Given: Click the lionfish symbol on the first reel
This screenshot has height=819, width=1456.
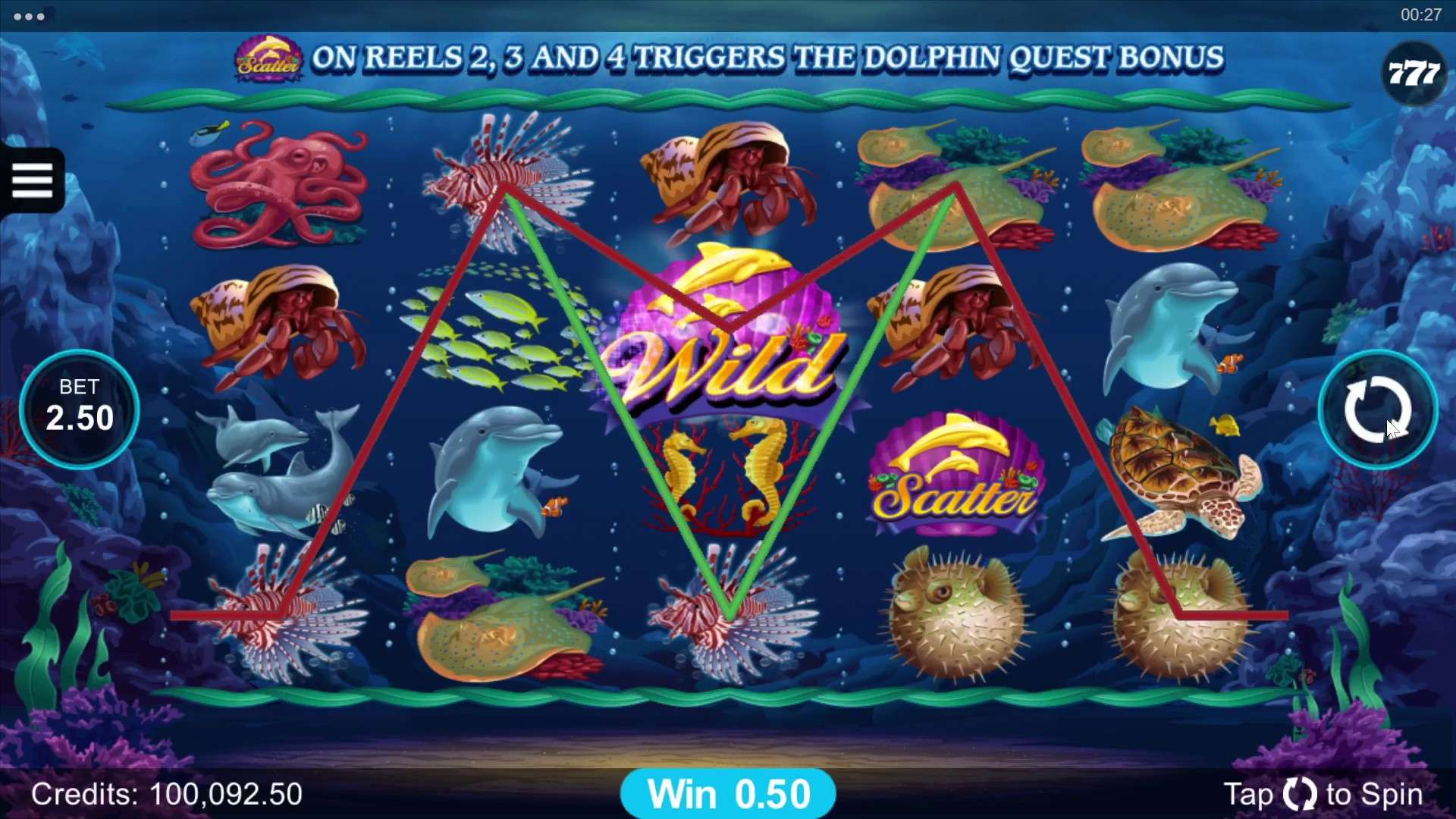Looking at the screenshot, I should point(281,614).
